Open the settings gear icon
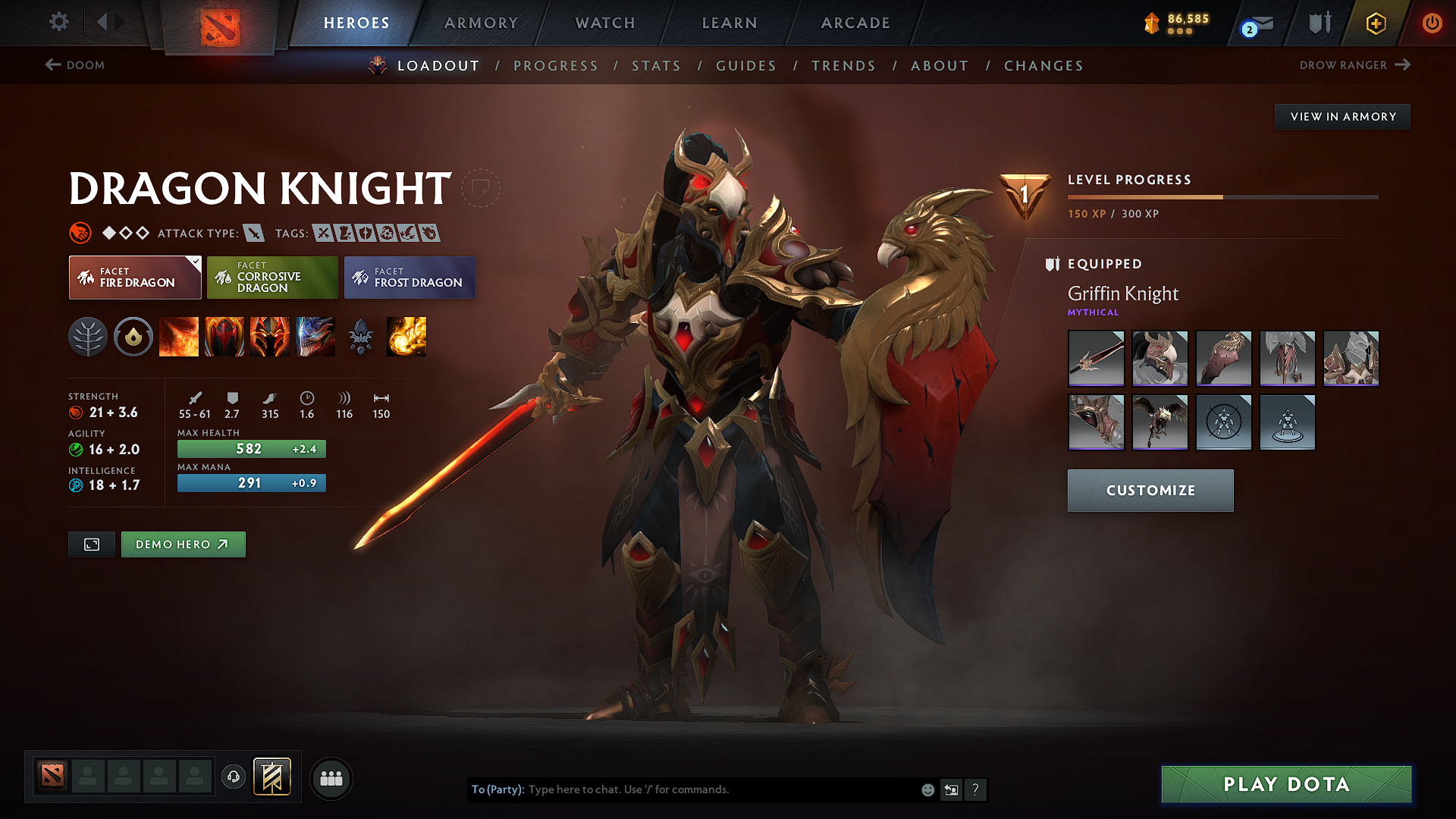Viewport: 1456px width, 819px height. pos(58,22)
